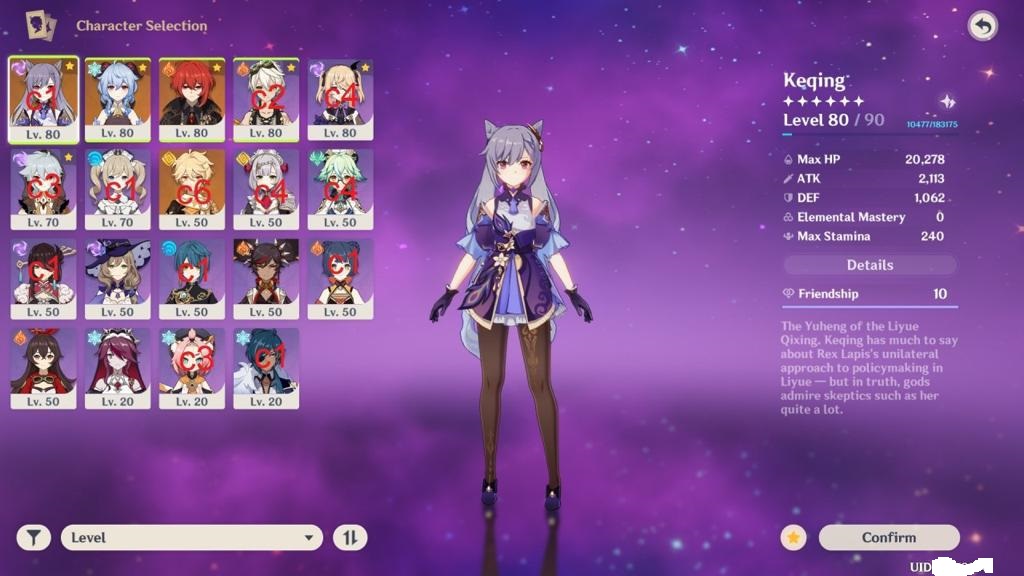Toggle the sort order arrows

coord(350,537)
